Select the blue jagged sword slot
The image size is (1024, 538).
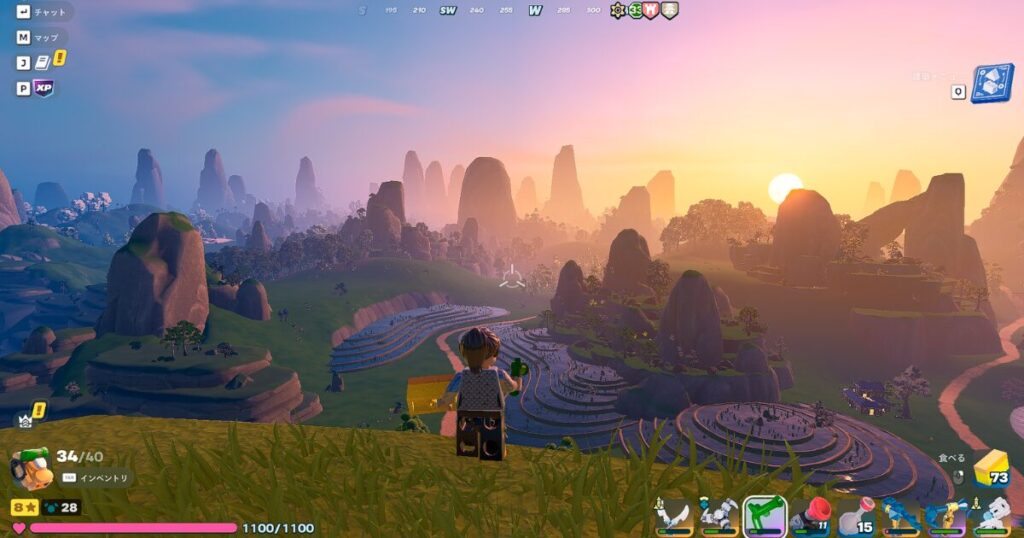pyautogui.click(x=900, y=515)
